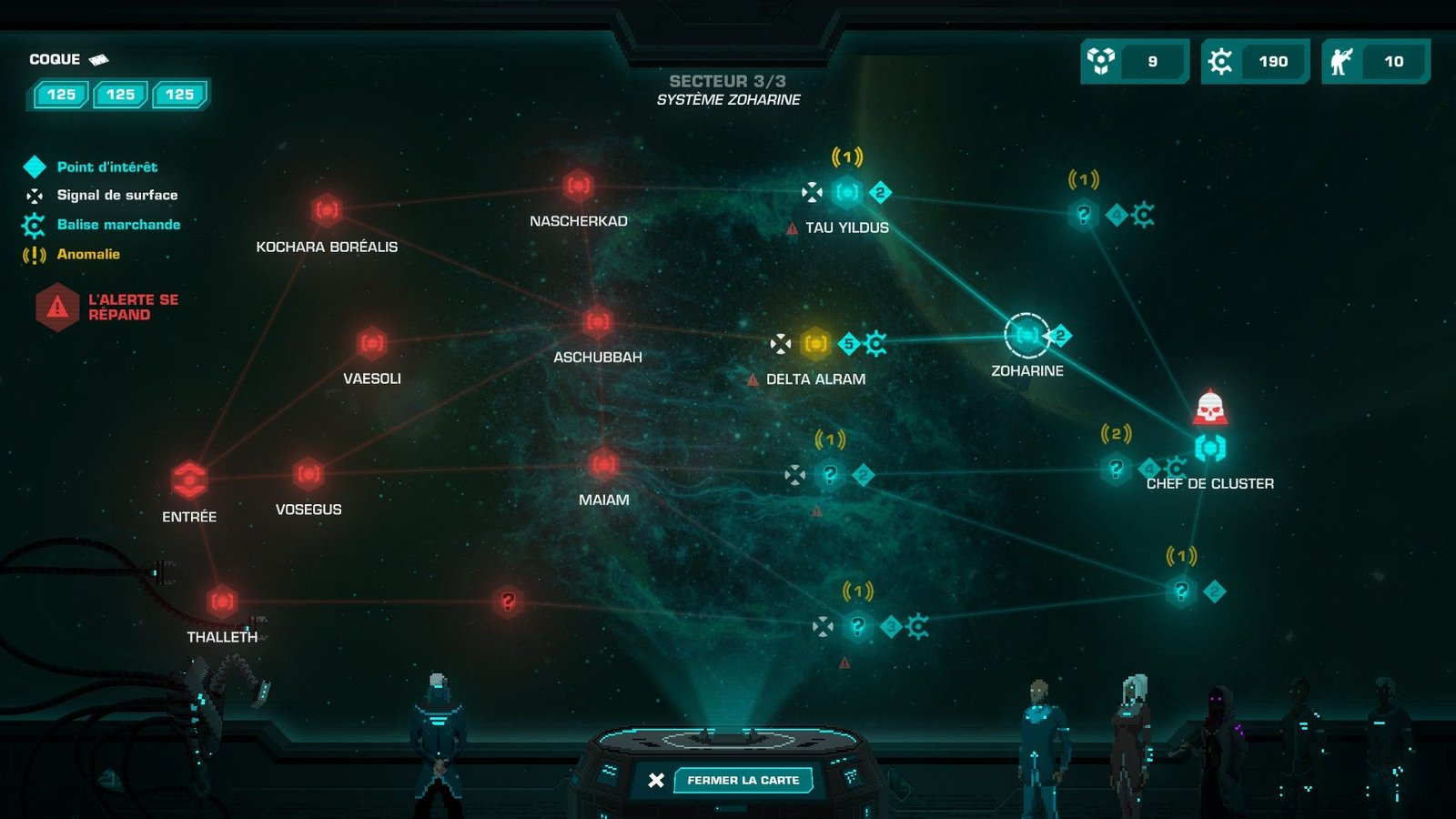Viewport: 1456px width, 819px height.
Task: Select the Entrée sector entry node
Action: pos(189,479)
